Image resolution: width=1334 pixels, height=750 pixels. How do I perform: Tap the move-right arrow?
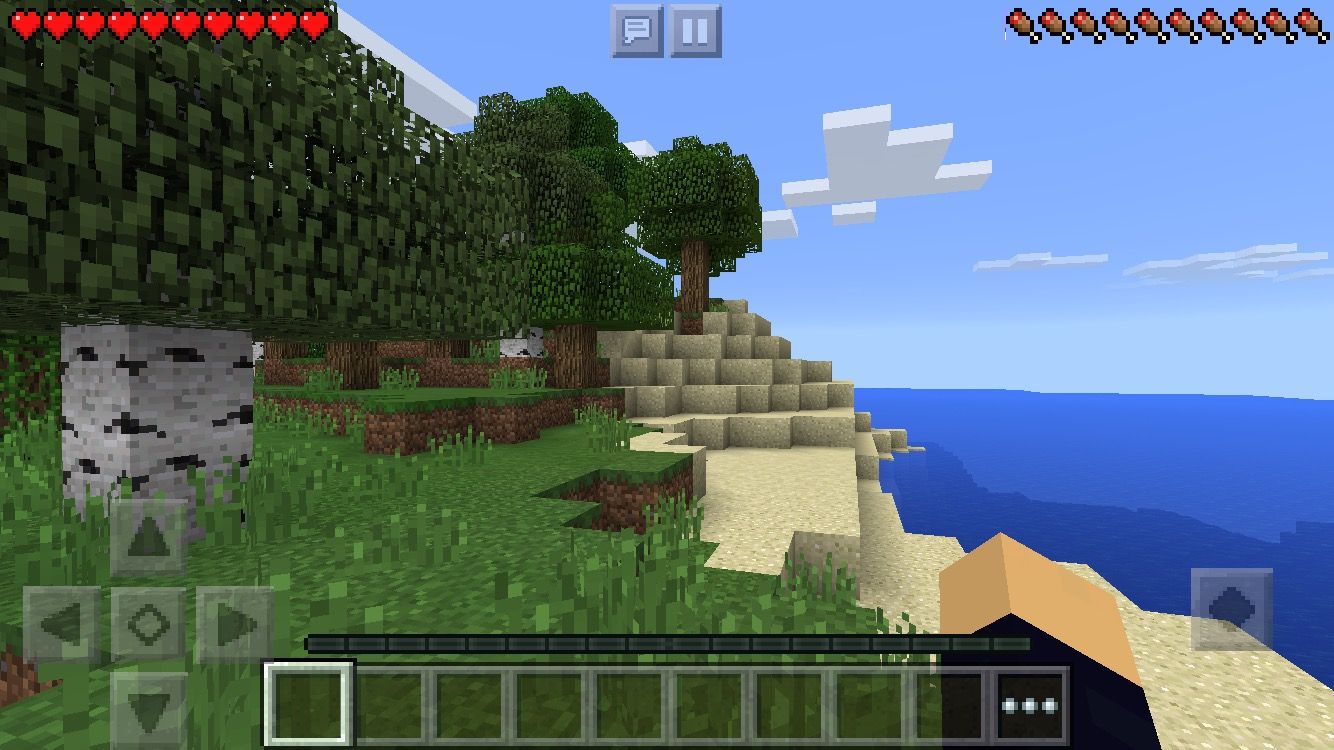coord(235,625)
